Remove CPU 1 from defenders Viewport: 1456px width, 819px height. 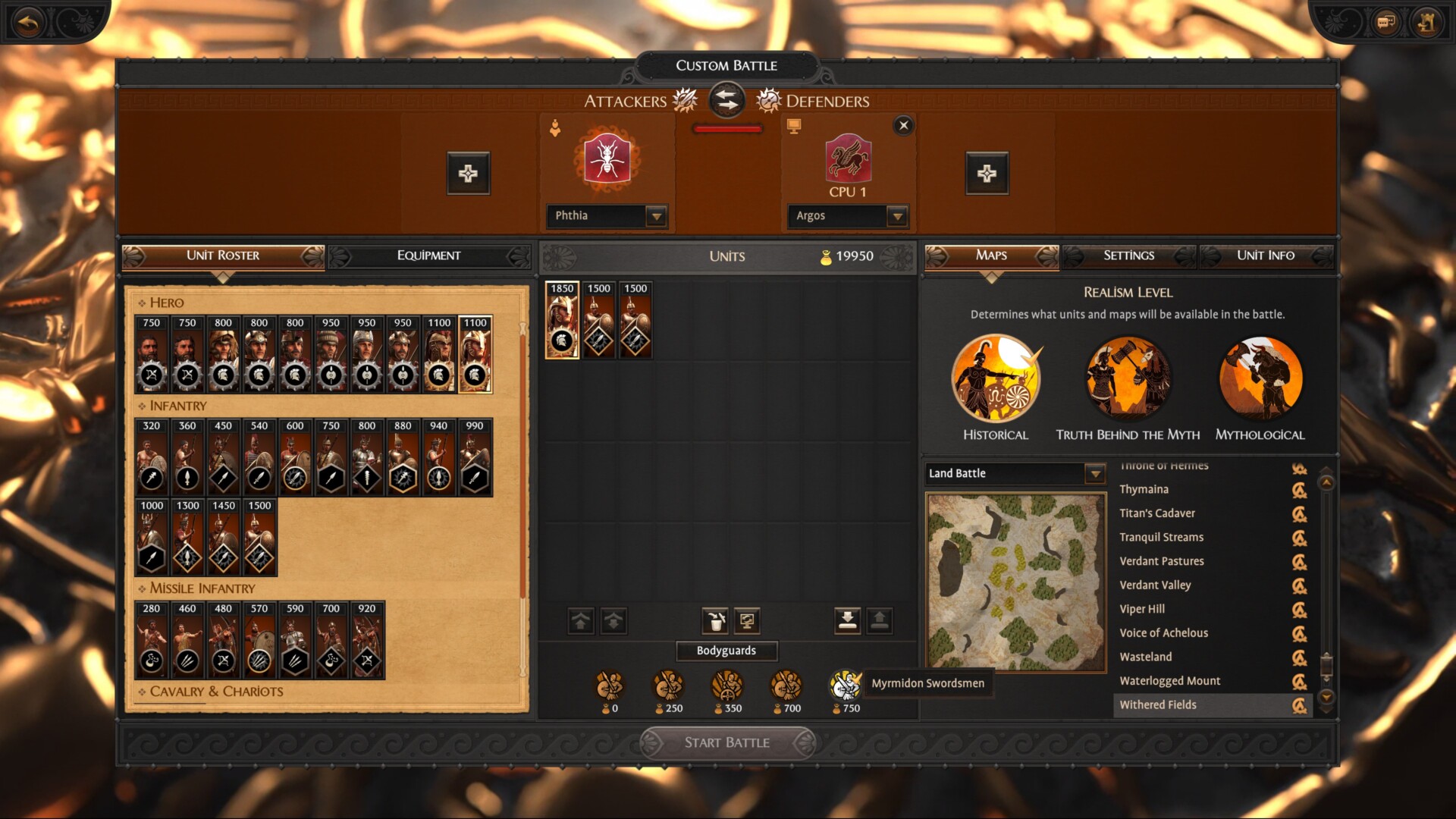903,126
